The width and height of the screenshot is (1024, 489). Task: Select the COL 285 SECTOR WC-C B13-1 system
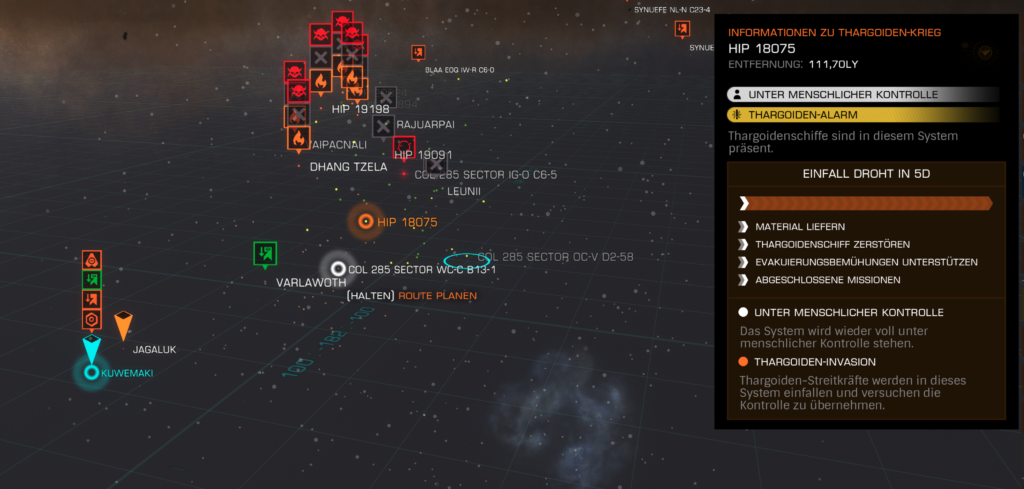338,268
